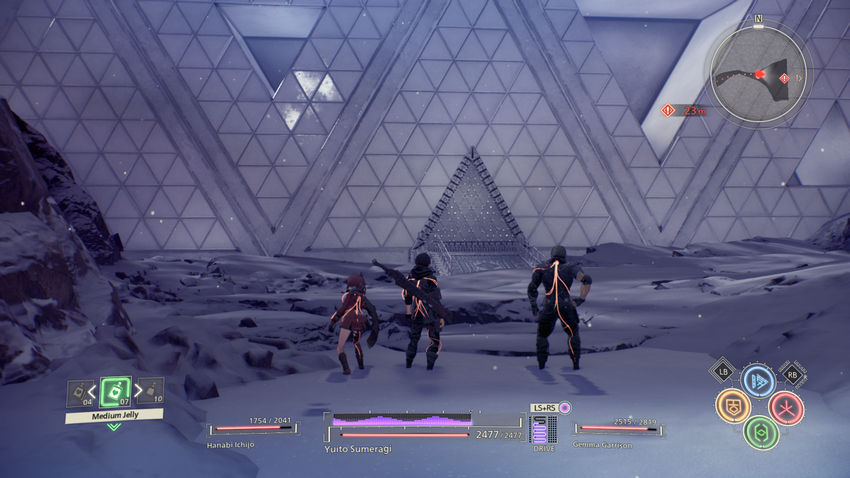This screenshot has width=850, height=478.
Task: Click the purple DRIVE gauge
Action: coord(544,430)
